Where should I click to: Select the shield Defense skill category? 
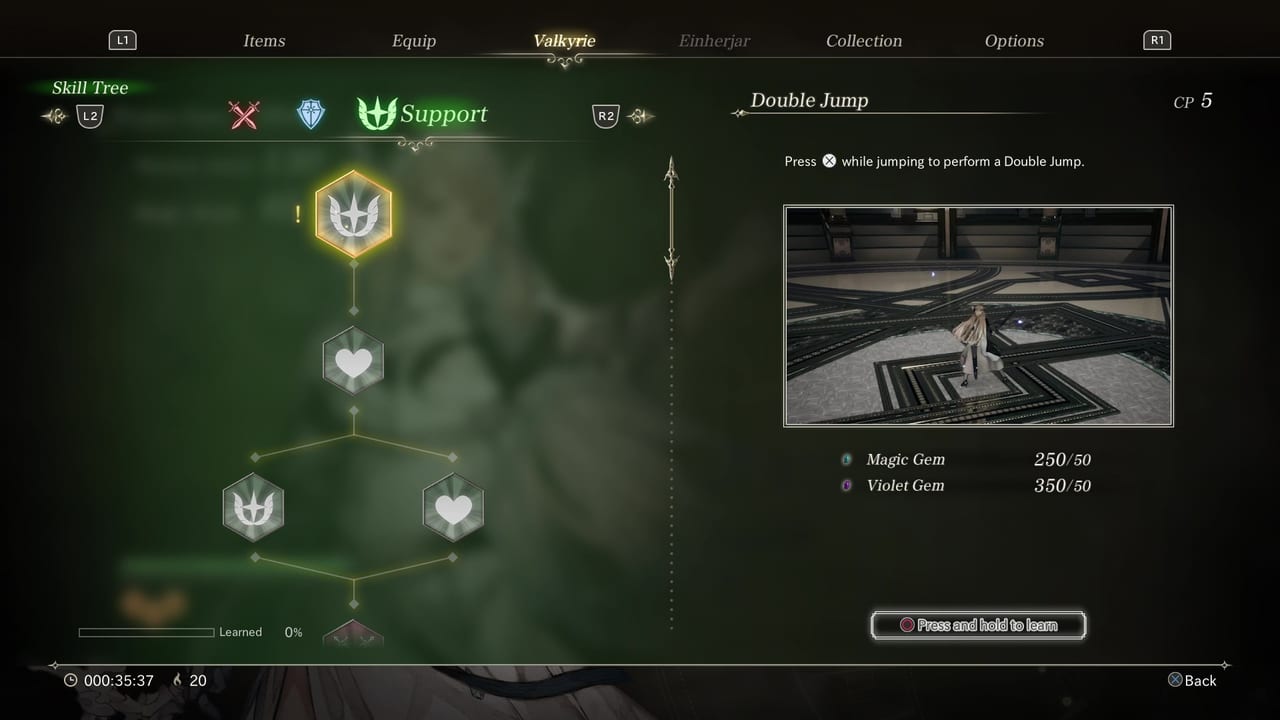310,115
